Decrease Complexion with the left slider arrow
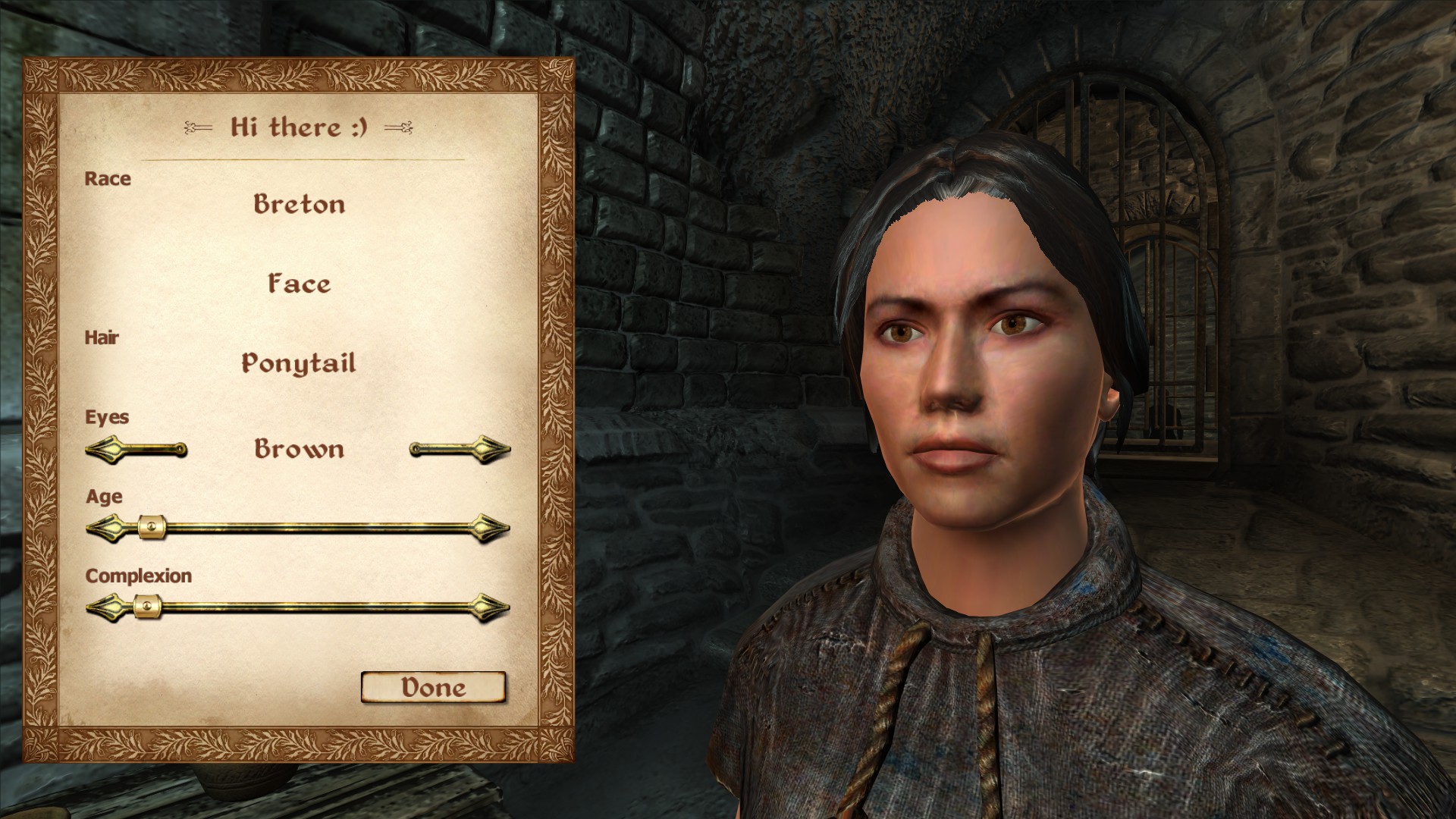 (105, 607)
